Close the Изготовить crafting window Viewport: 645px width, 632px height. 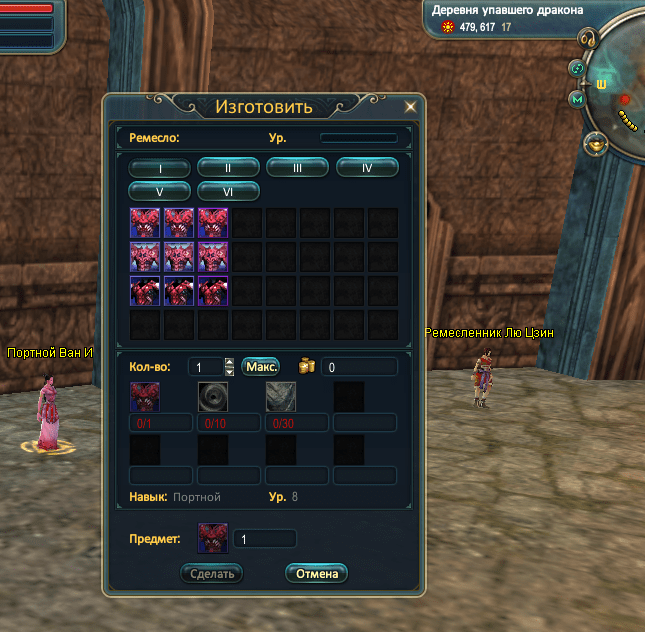click(410, 106)
